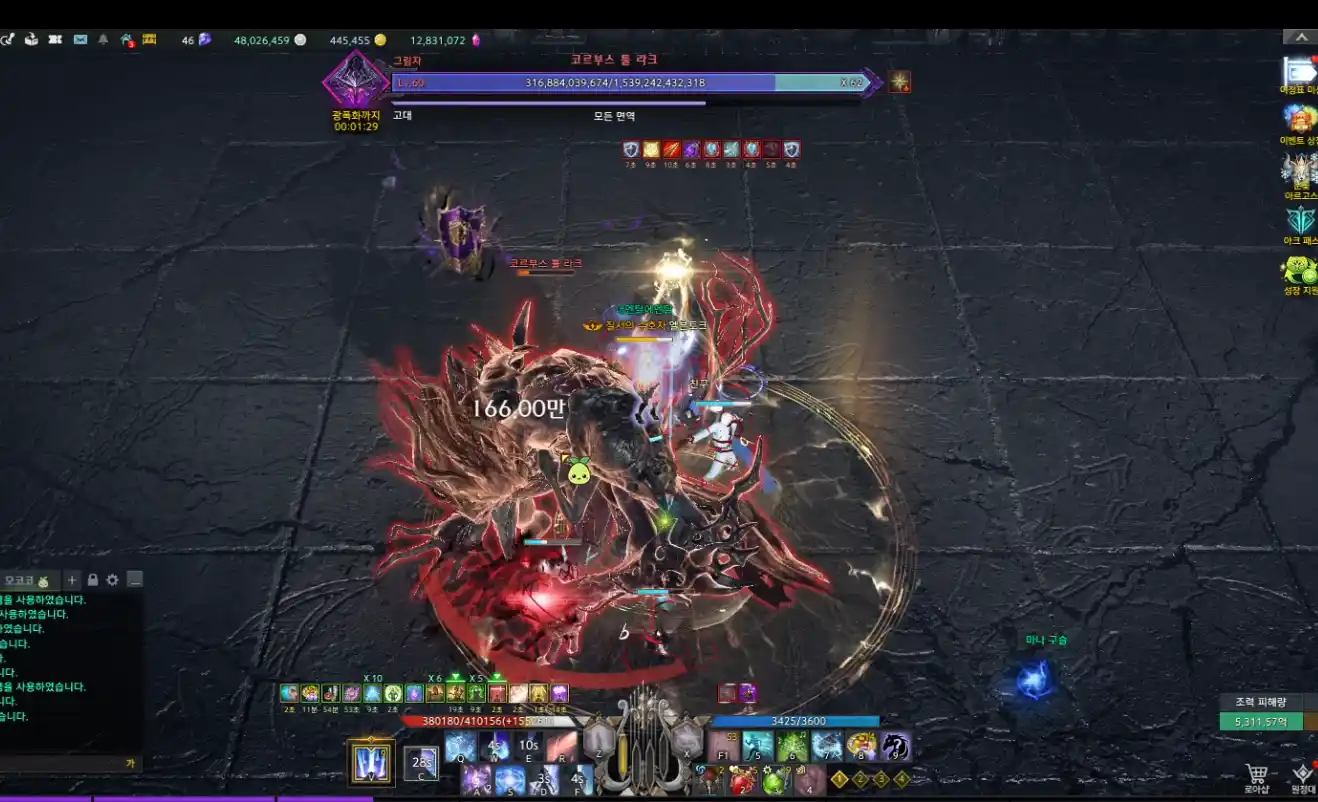
Task: Select the black horse mount icon in slot 9
Action: click(895, 746)
